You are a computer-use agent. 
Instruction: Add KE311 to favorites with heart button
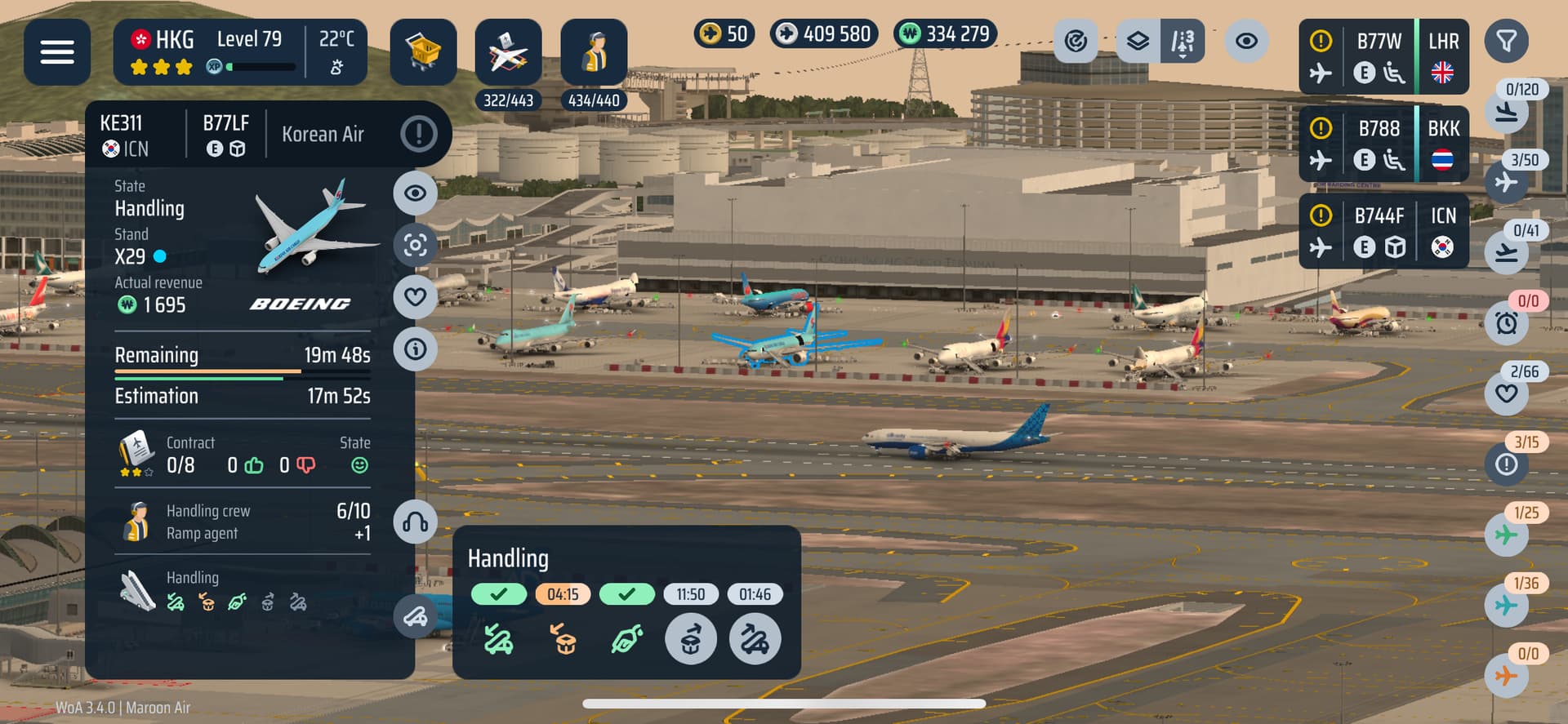pos(415,297)
